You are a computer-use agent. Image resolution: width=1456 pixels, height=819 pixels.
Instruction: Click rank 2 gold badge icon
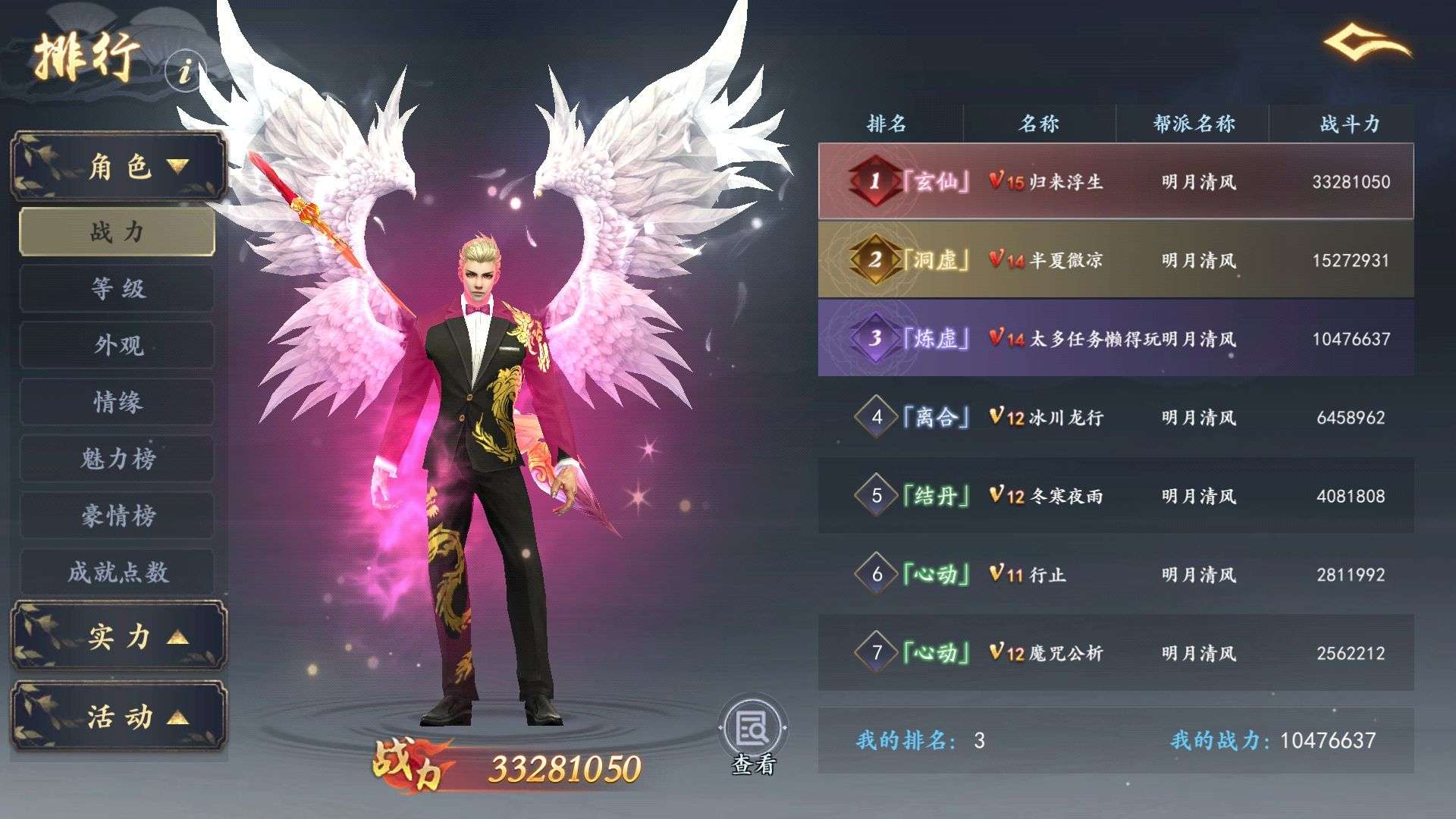pyautogui.click(x=874, y=260)
